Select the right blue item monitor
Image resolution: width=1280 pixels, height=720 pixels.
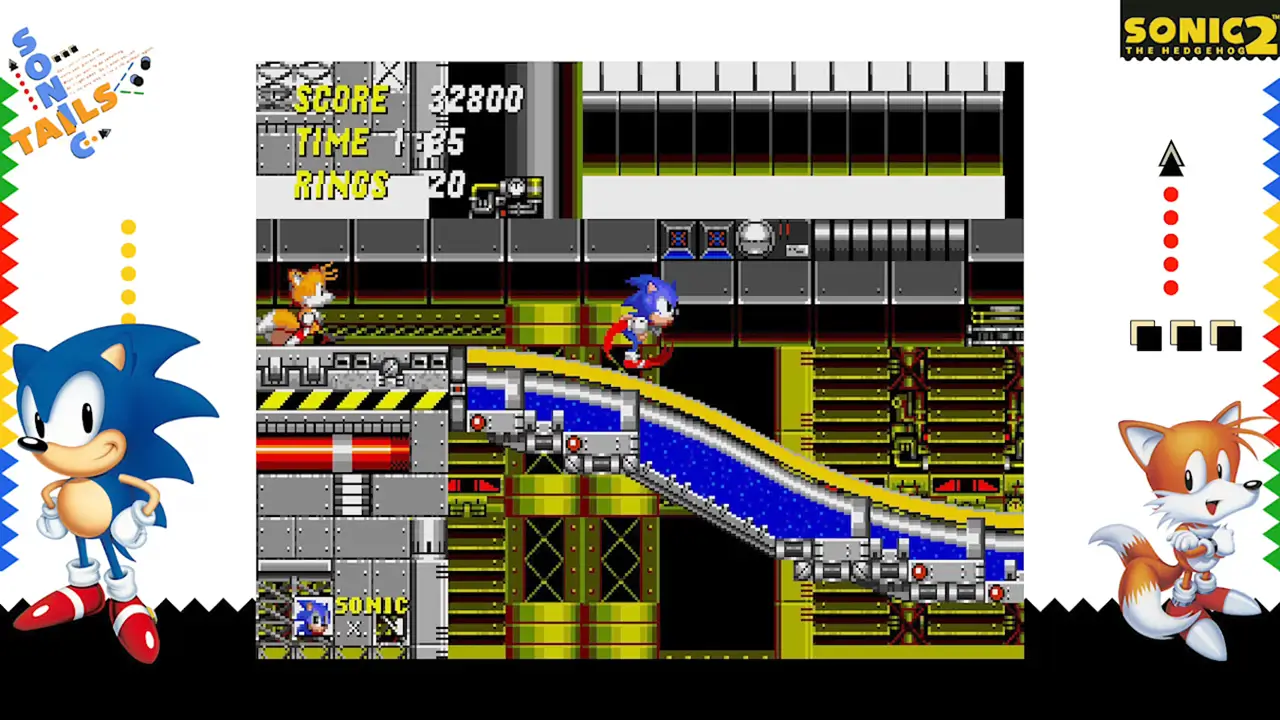[x=716, y=239]
